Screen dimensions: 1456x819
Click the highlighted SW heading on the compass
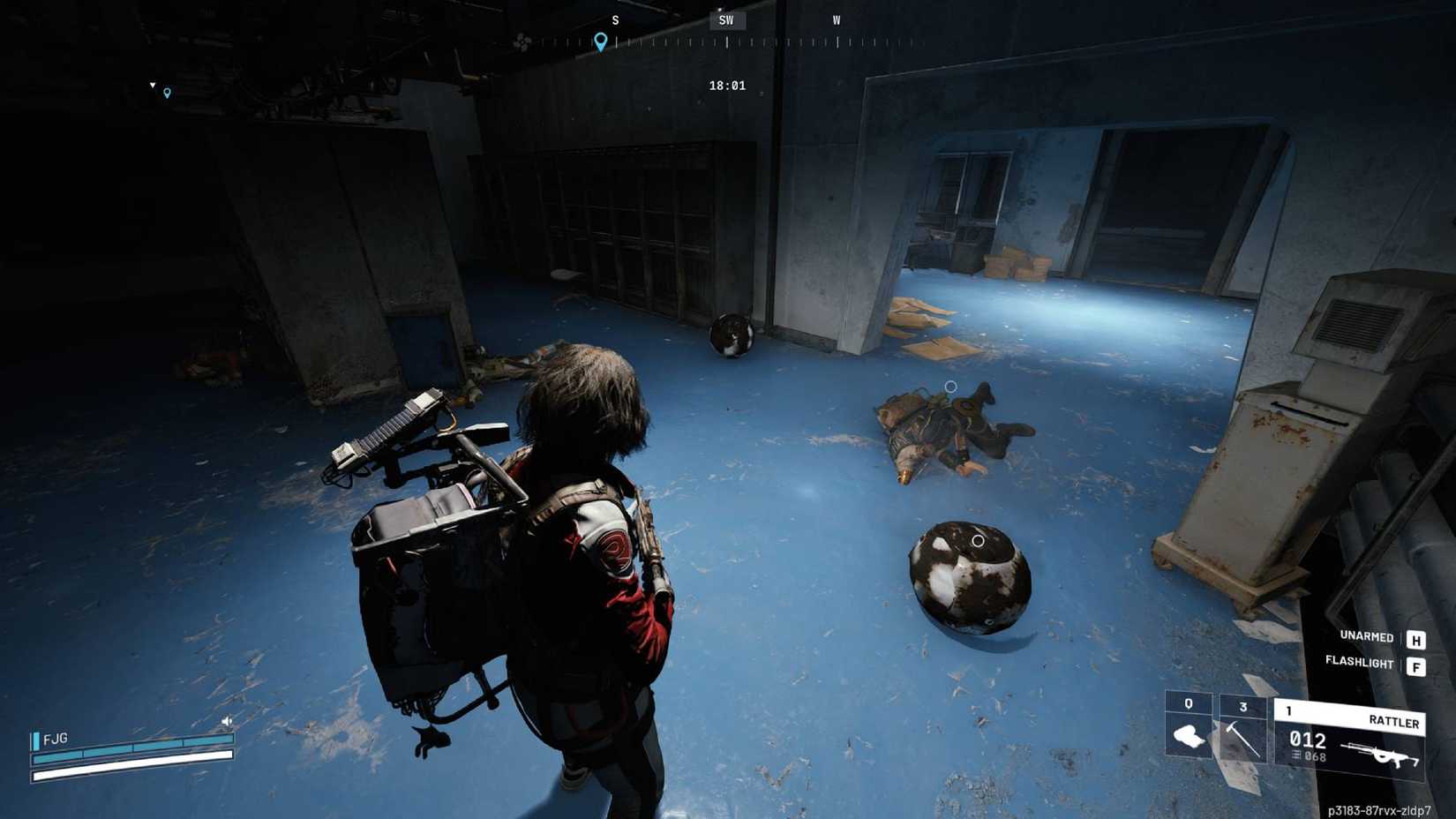[726, 20]
